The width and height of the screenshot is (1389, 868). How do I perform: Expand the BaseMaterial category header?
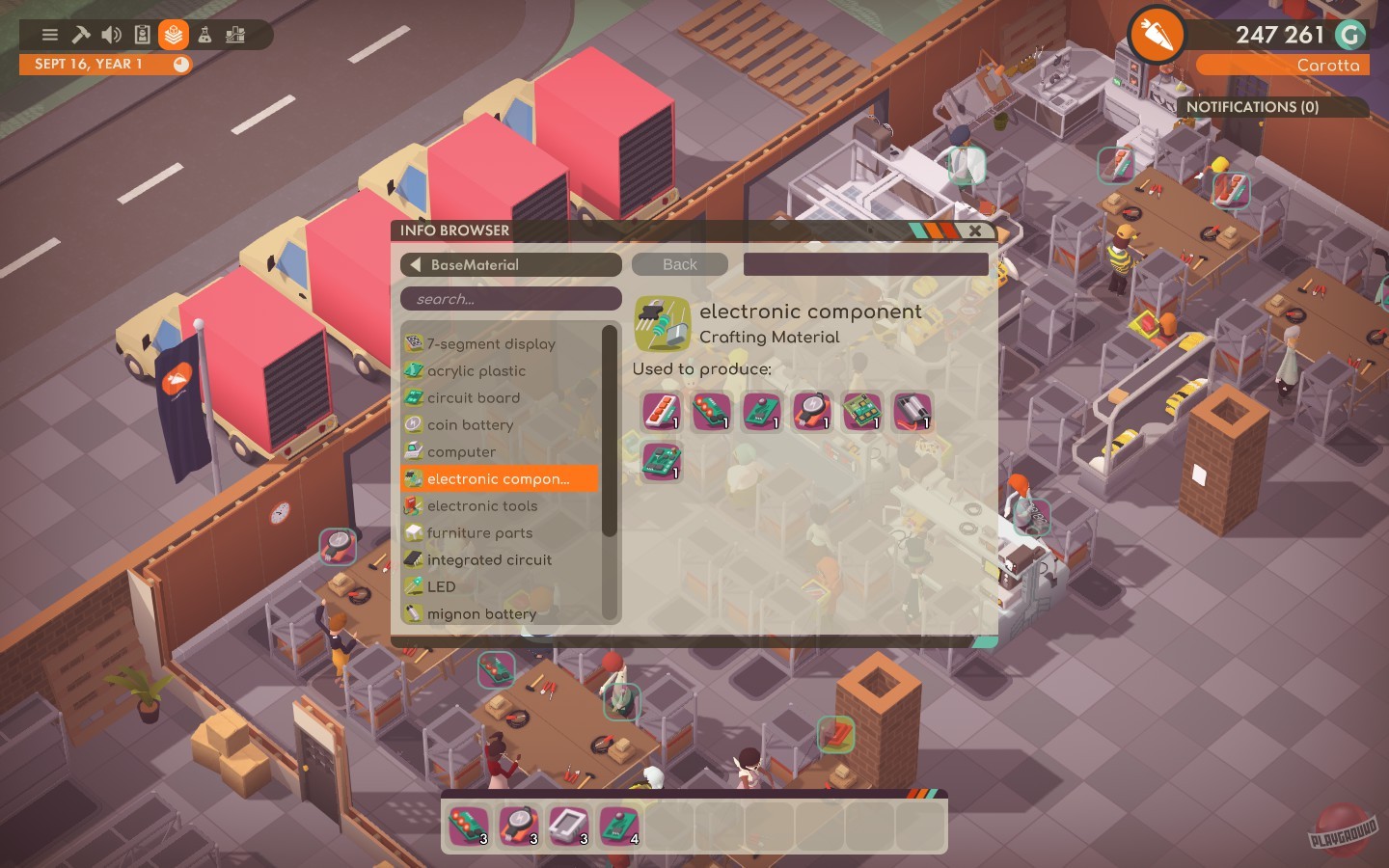coord(510,264)
